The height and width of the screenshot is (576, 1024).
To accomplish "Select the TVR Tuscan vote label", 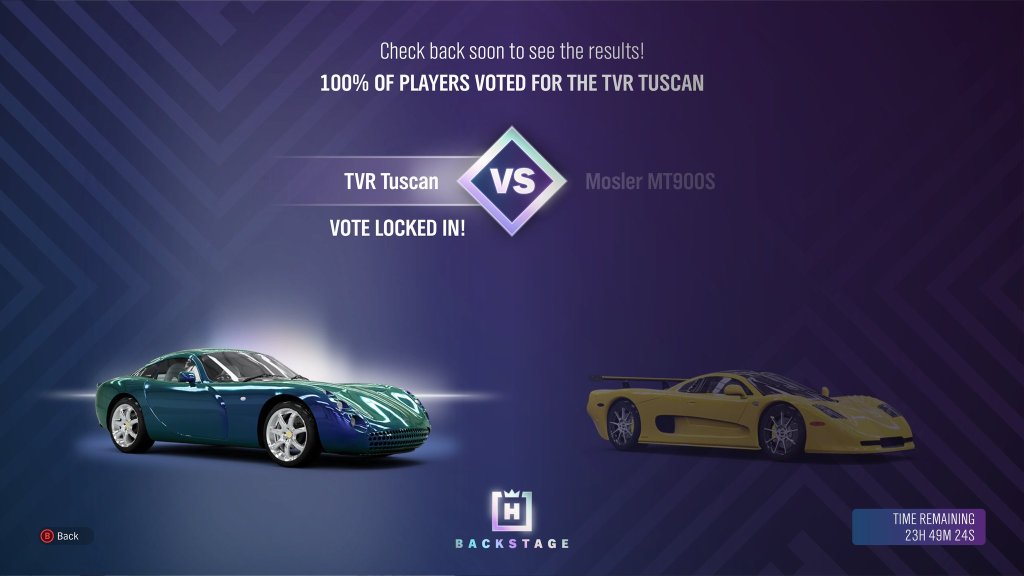I will tap(390, 182).
